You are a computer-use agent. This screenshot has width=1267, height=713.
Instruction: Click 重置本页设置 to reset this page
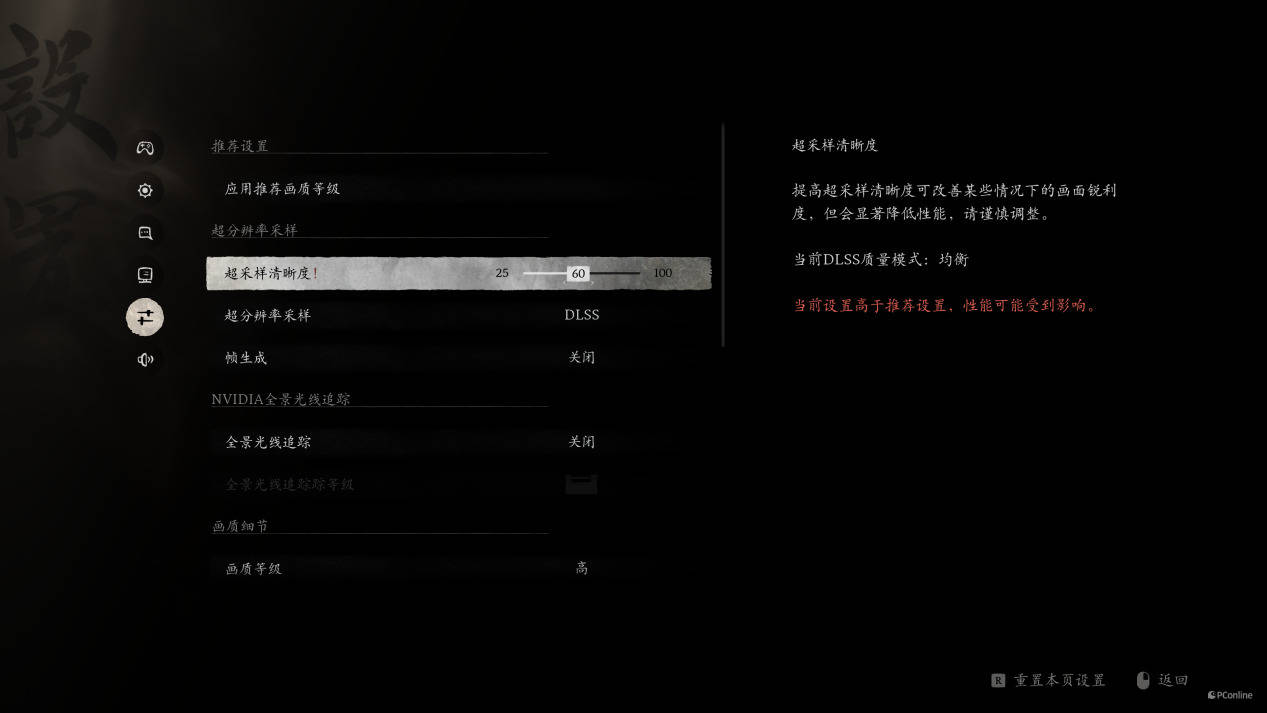(x=1058, y=680)
